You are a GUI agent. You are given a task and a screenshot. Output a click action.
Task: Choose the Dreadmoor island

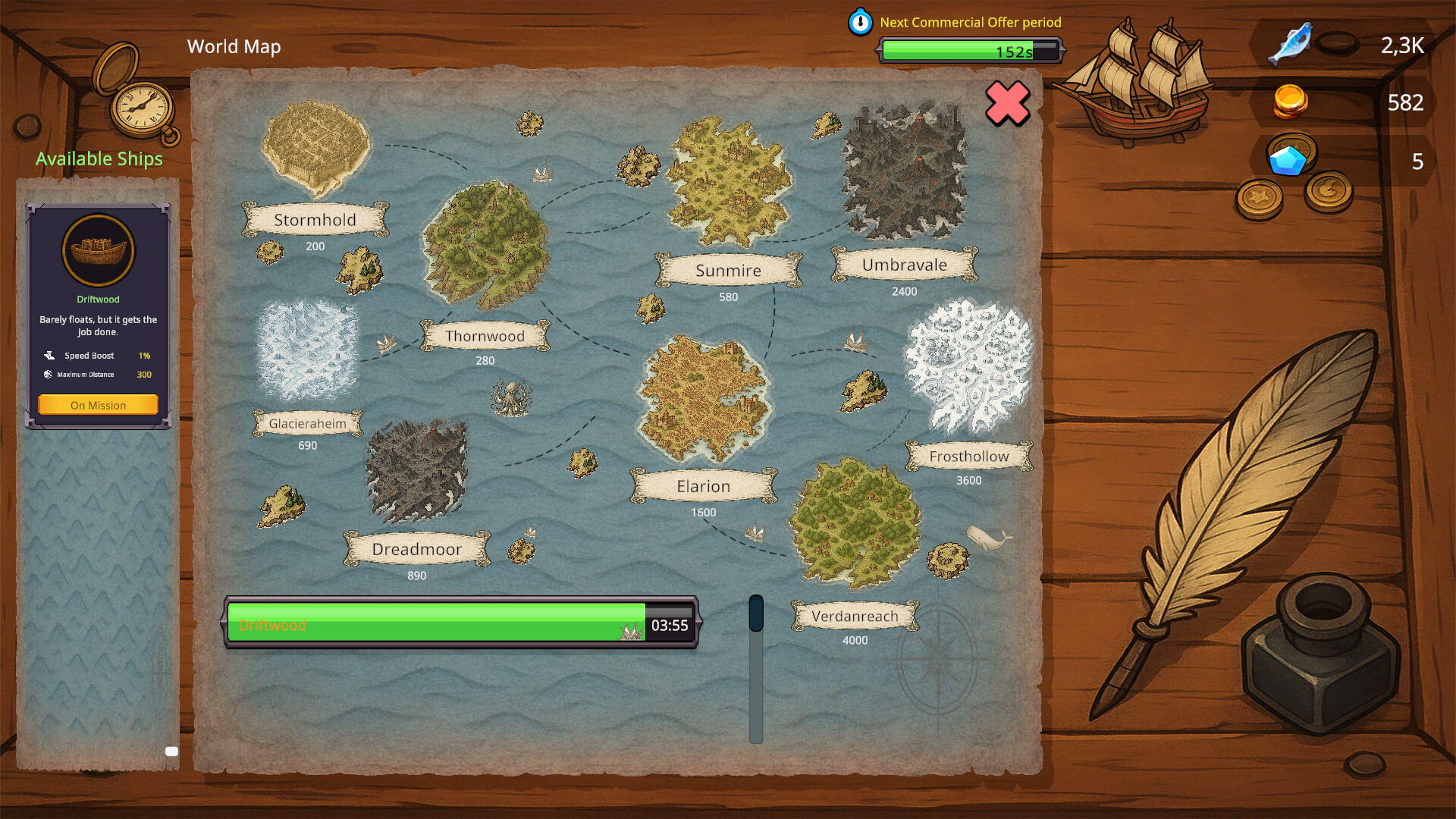tap(416, 472)
